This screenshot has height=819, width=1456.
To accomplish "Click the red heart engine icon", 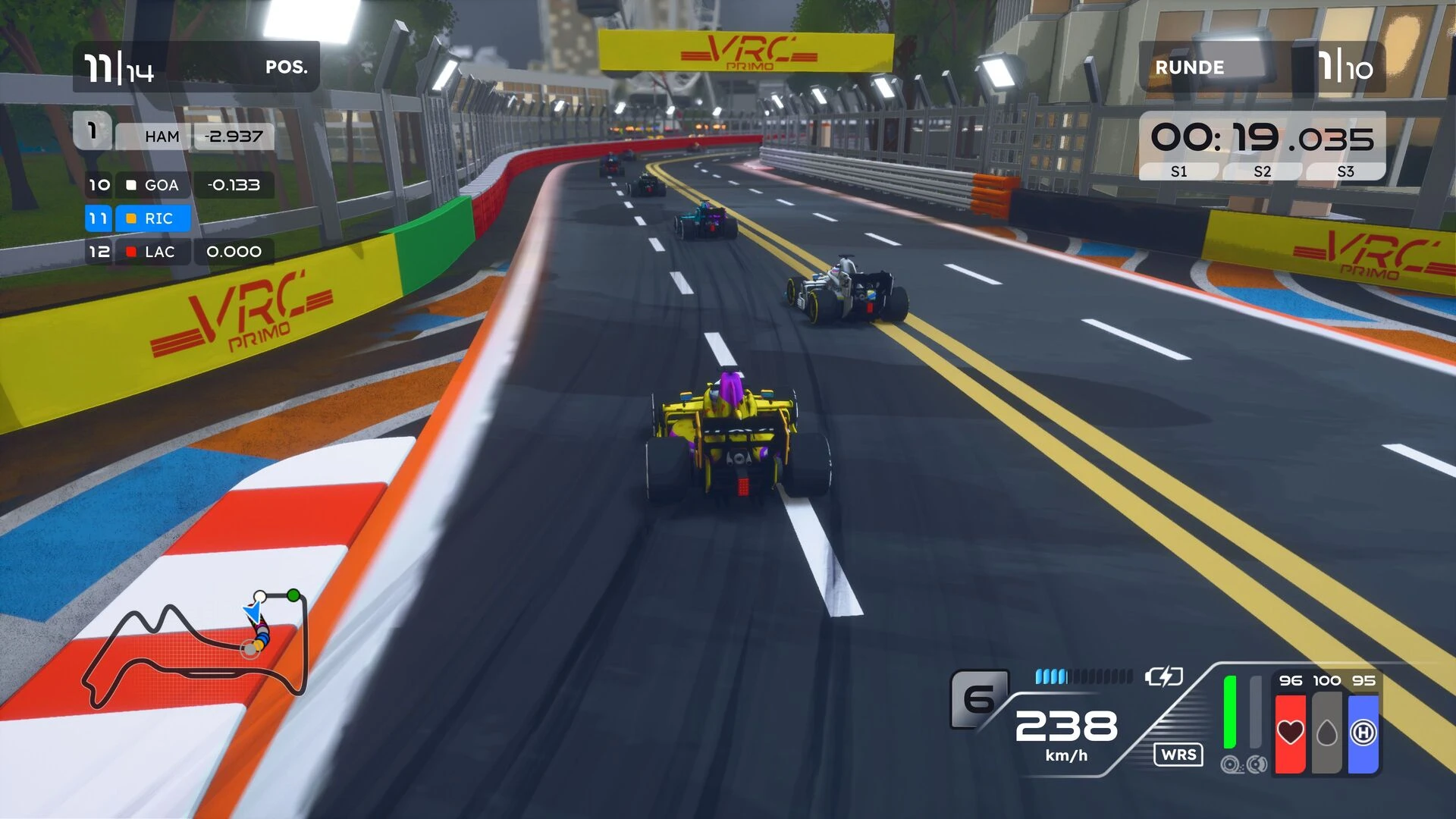I will pos(1290,733).
